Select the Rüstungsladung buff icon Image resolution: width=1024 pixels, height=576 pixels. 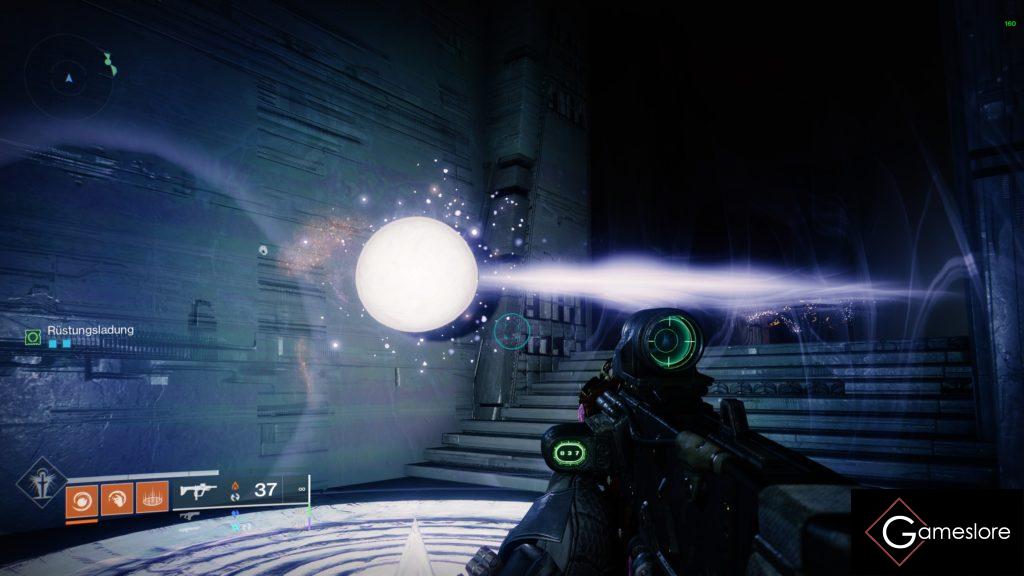[33, 338]
